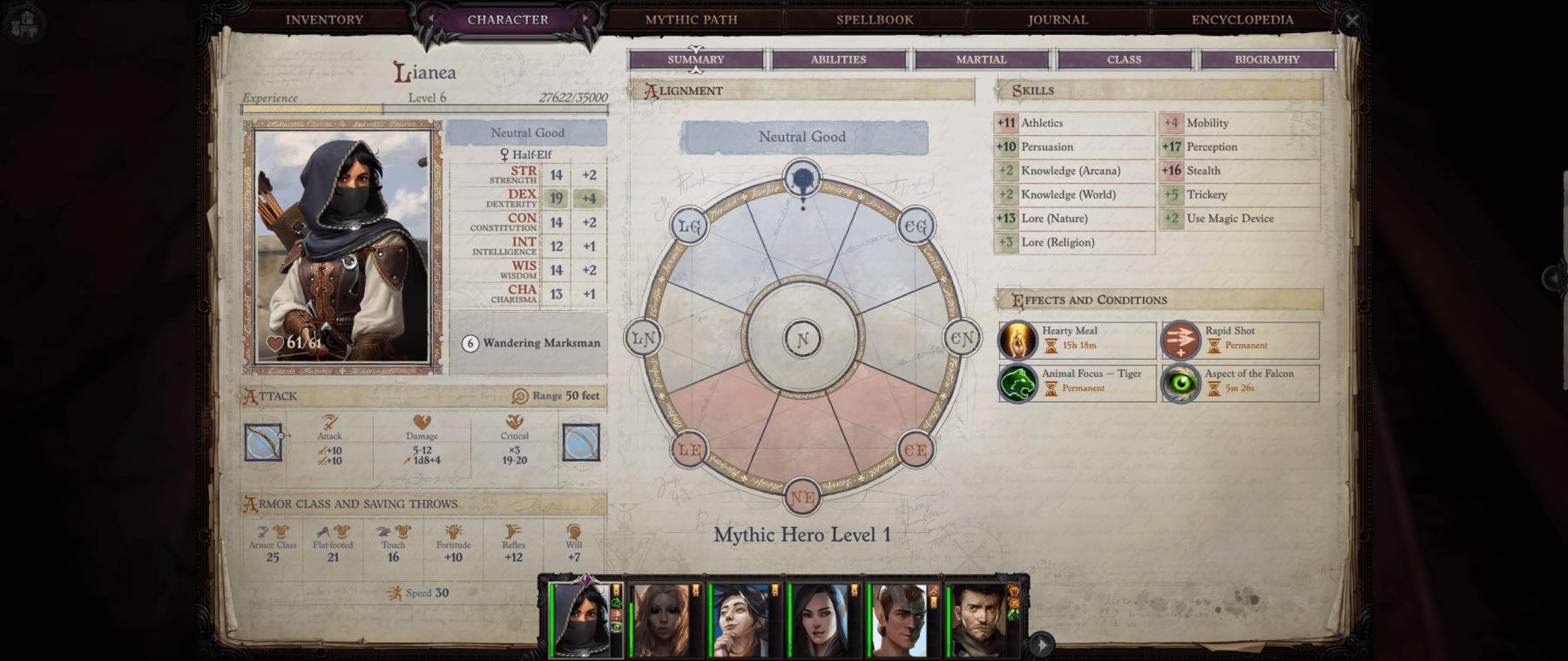Select the hooded Lianea party portrait
This screenshot has width=1568, height=661.
coord(582,620)
